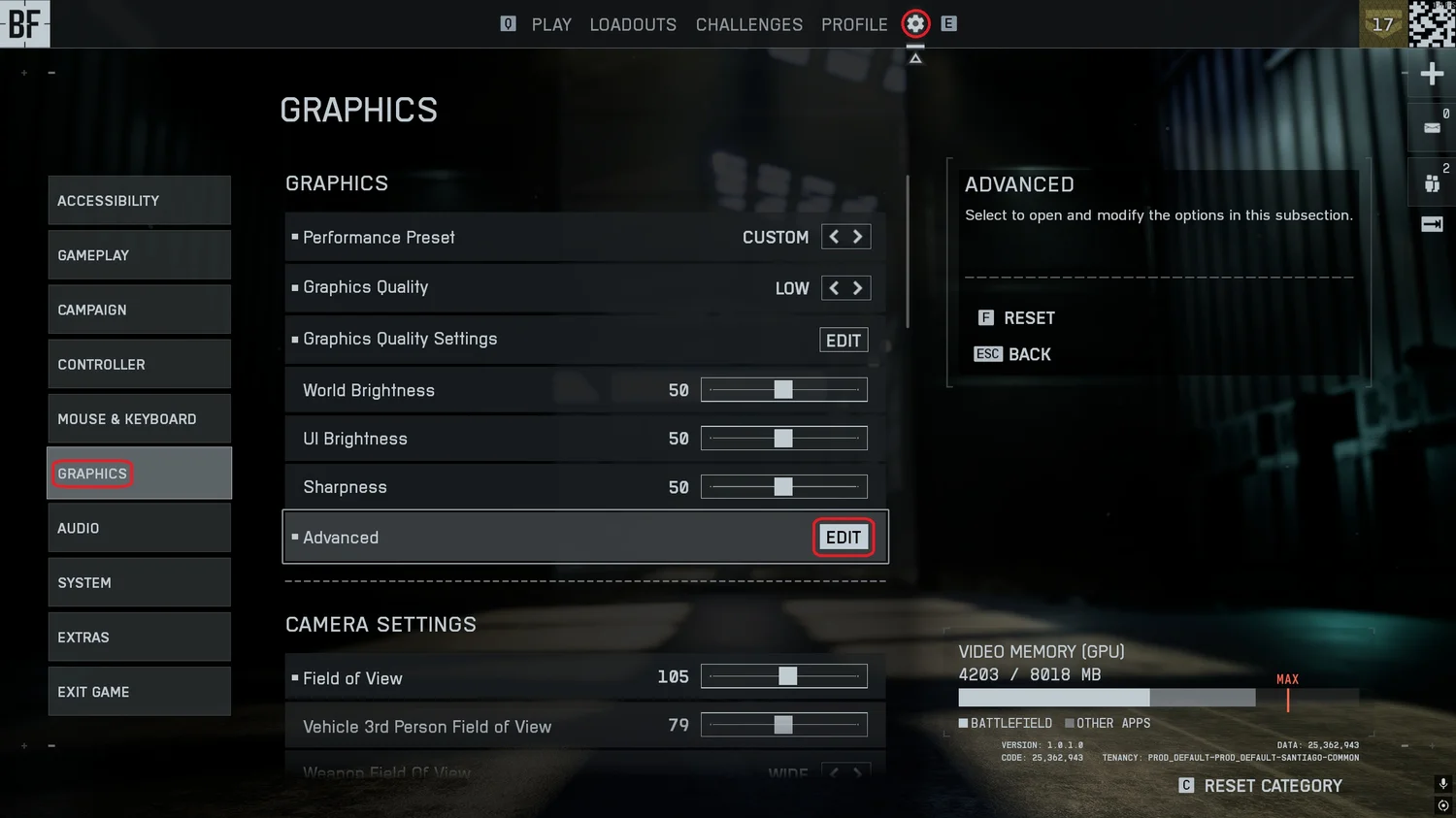
Task: Click the Reset Category option
Action: (x=1272, y=786)
